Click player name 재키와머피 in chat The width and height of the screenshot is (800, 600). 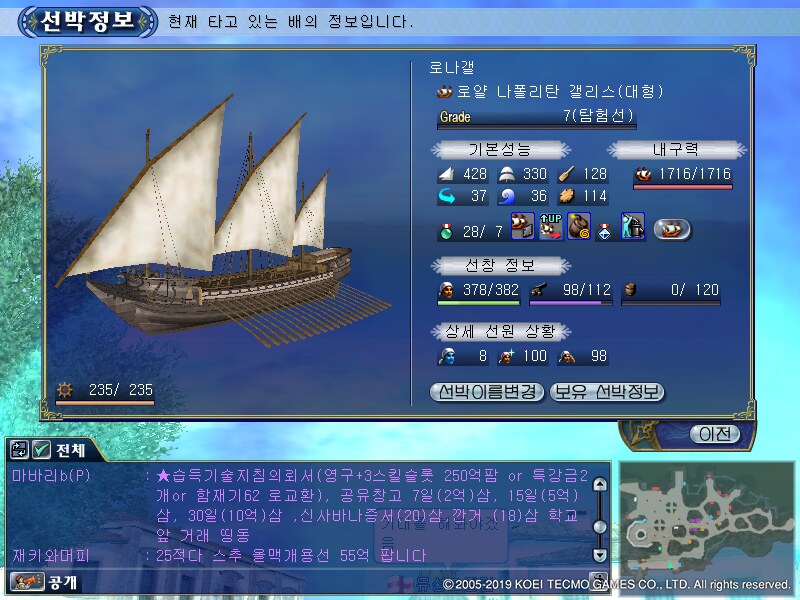pos(50,555)
